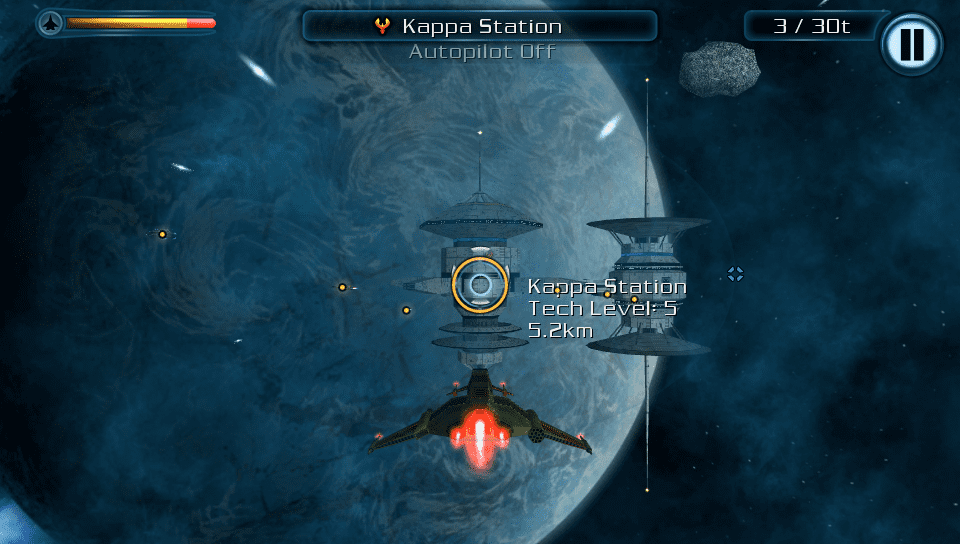Pause the game with the pause button
Viewport: 960px width, 544px height.
point(911,44)
